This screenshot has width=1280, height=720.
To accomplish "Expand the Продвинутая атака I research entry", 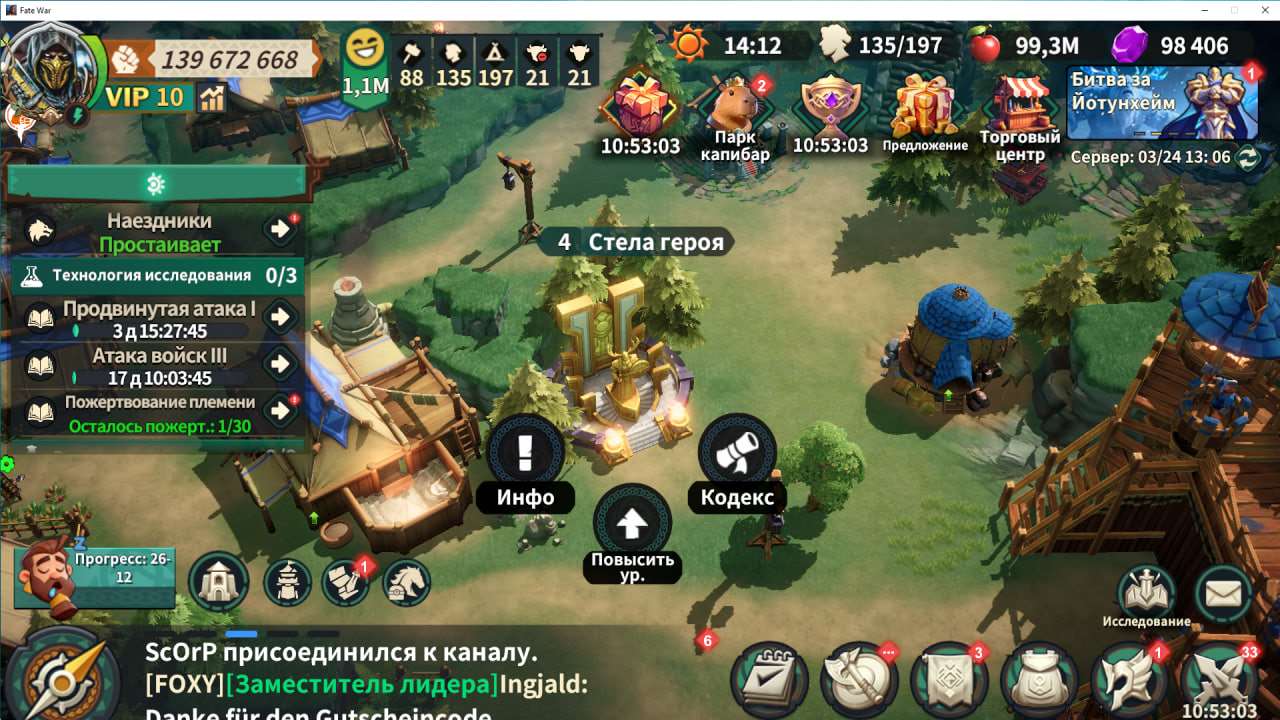I will [278, 318].
